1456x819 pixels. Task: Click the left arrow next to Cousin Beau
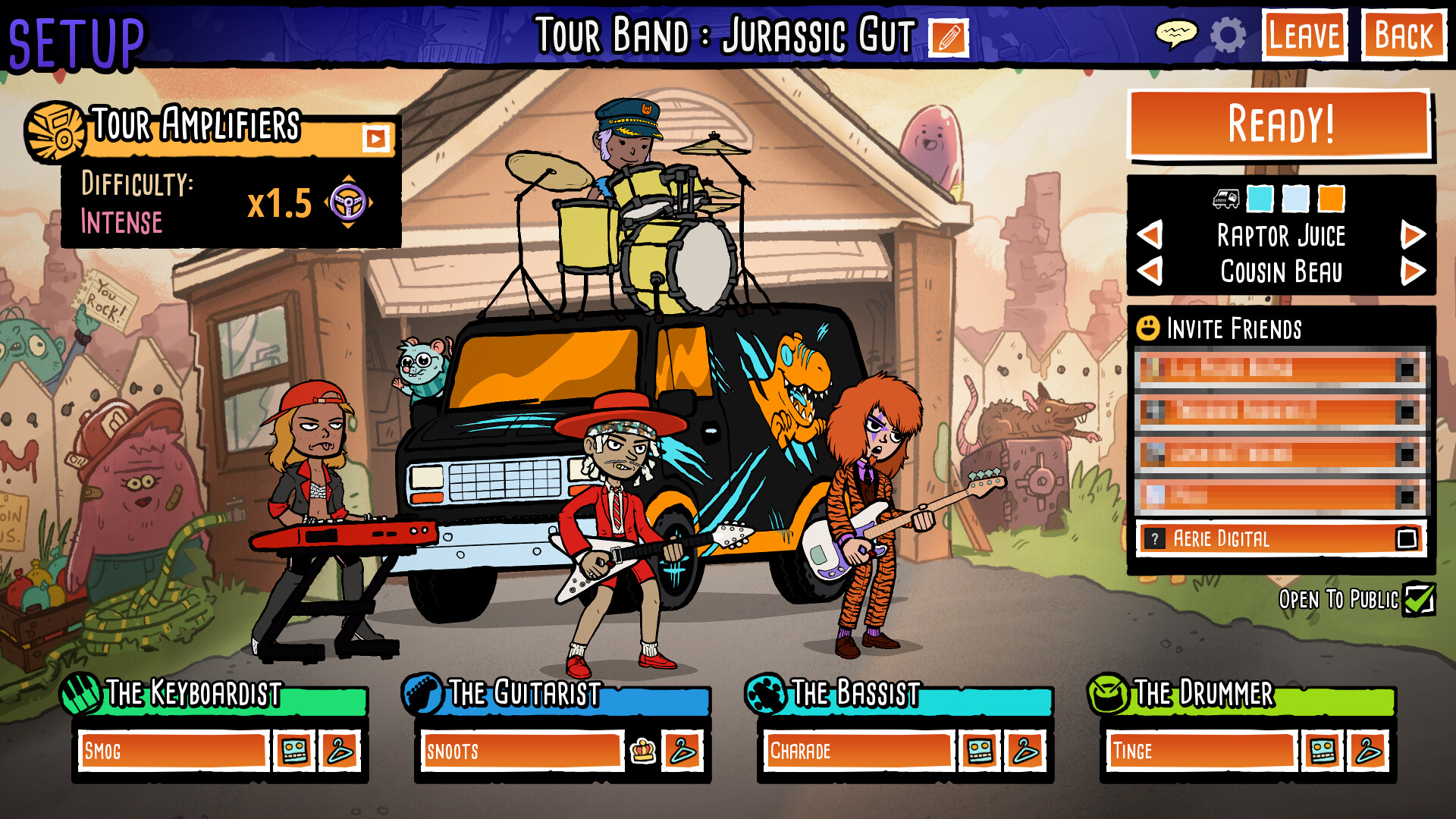pos(1150,271)
